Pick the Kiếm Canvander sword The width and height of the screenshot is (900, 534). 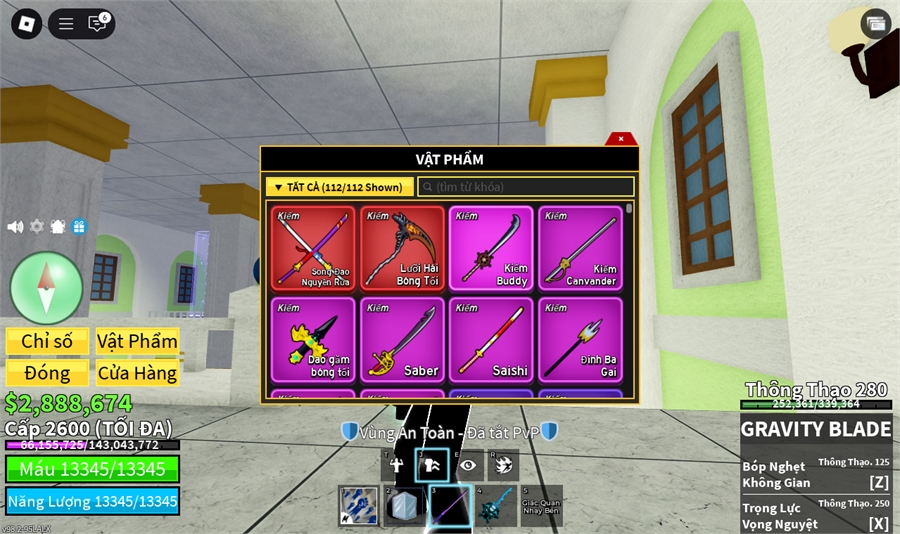580,248
